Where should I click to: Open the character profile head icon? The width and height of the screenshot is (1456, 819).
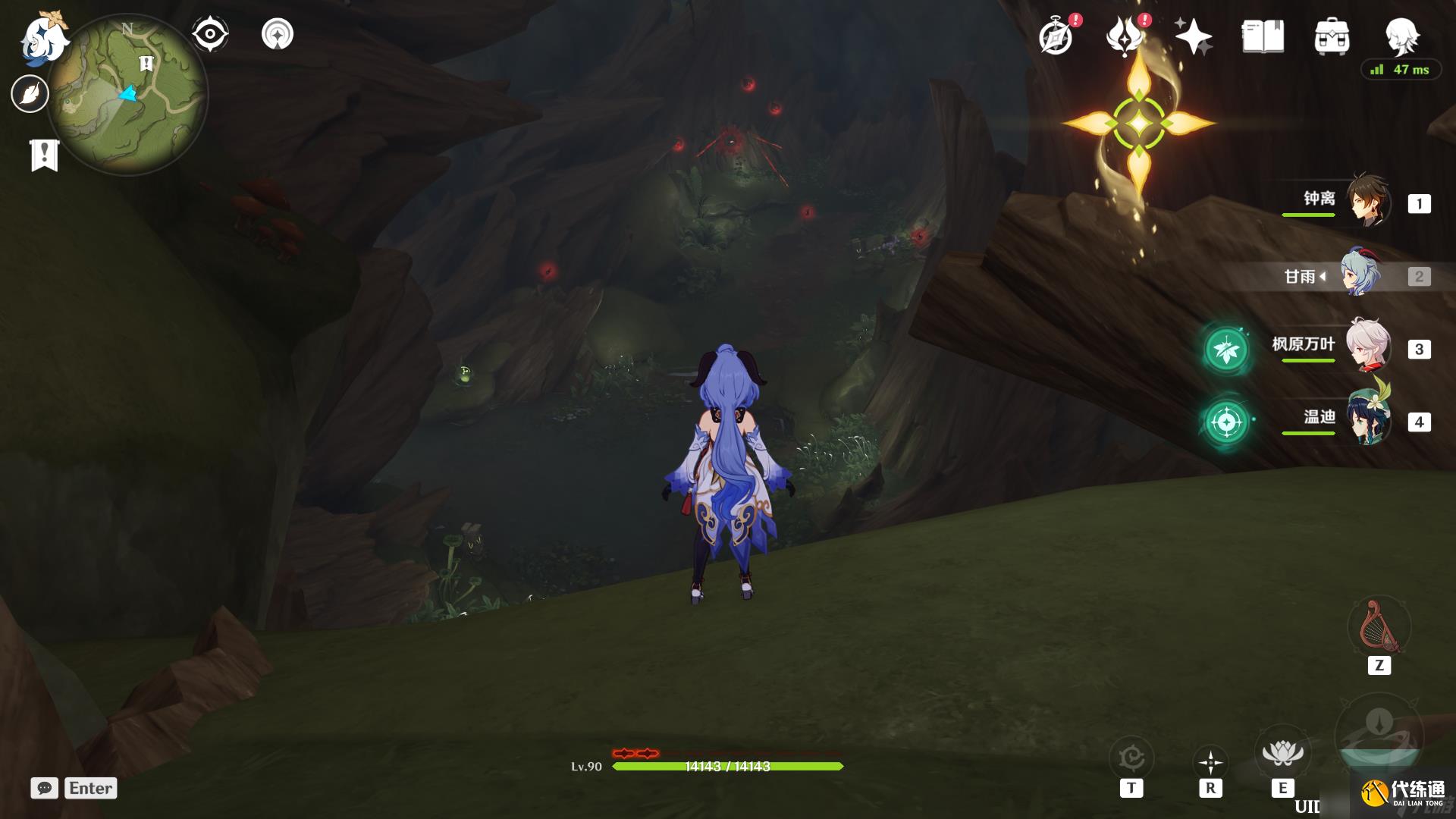[x=1401, y=35]
